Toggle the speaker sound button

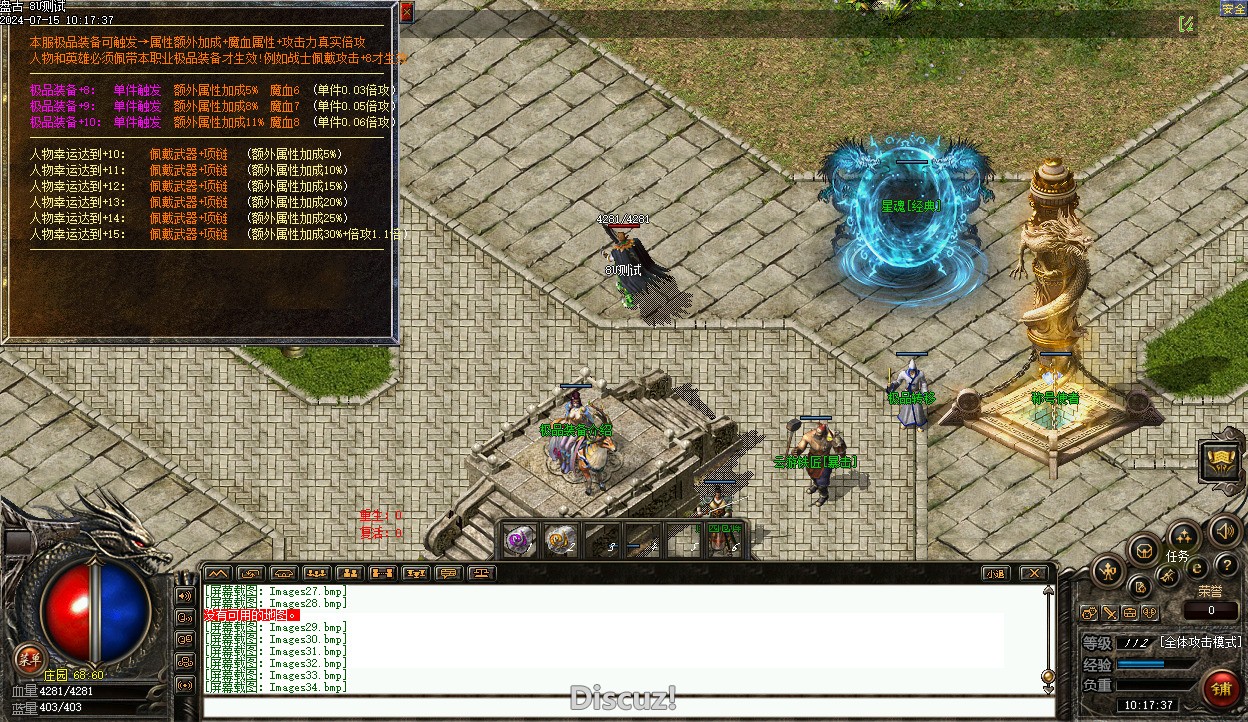(x=1225, y=530)
